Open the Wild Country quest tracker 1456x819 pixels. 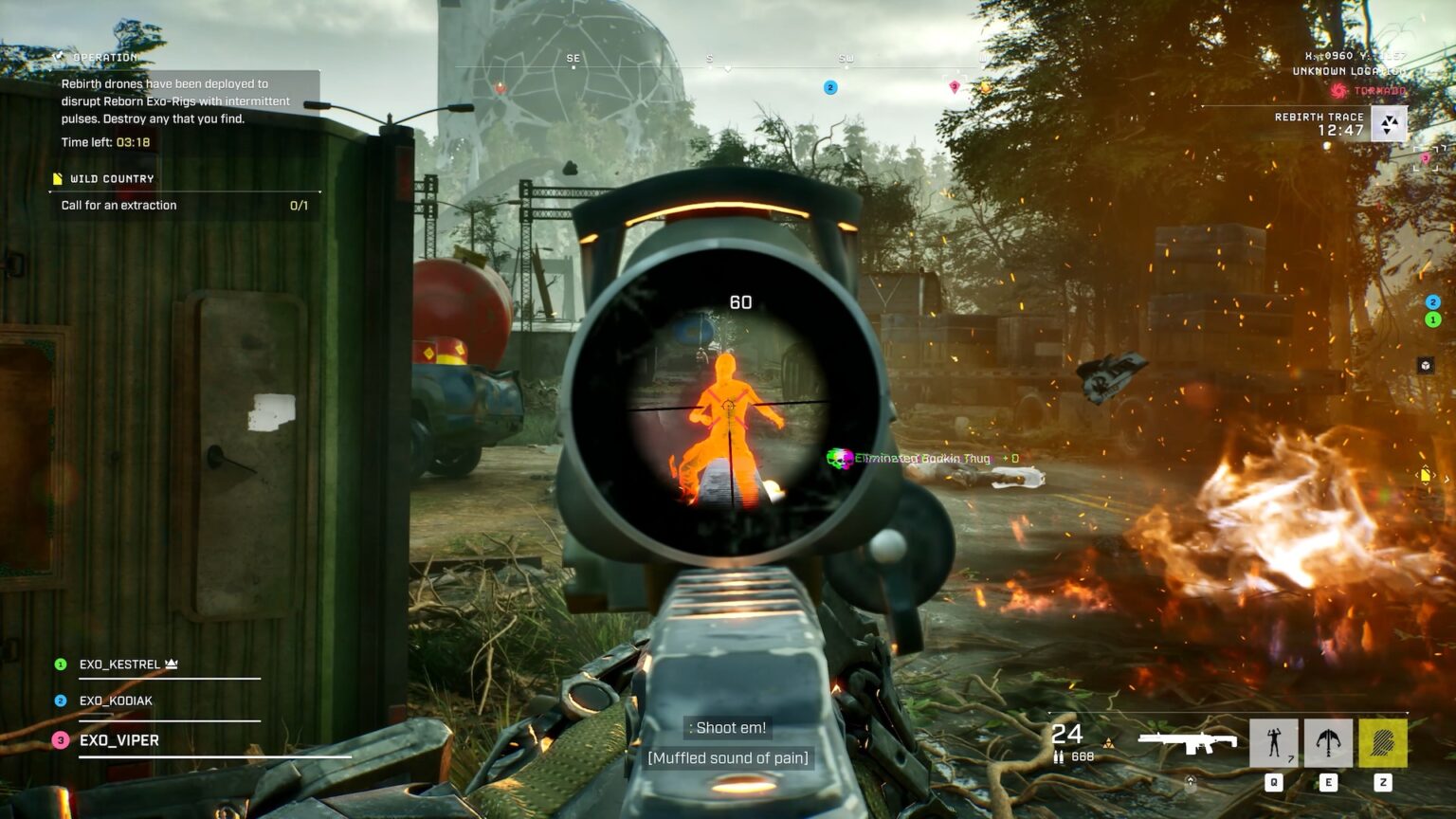111,178
